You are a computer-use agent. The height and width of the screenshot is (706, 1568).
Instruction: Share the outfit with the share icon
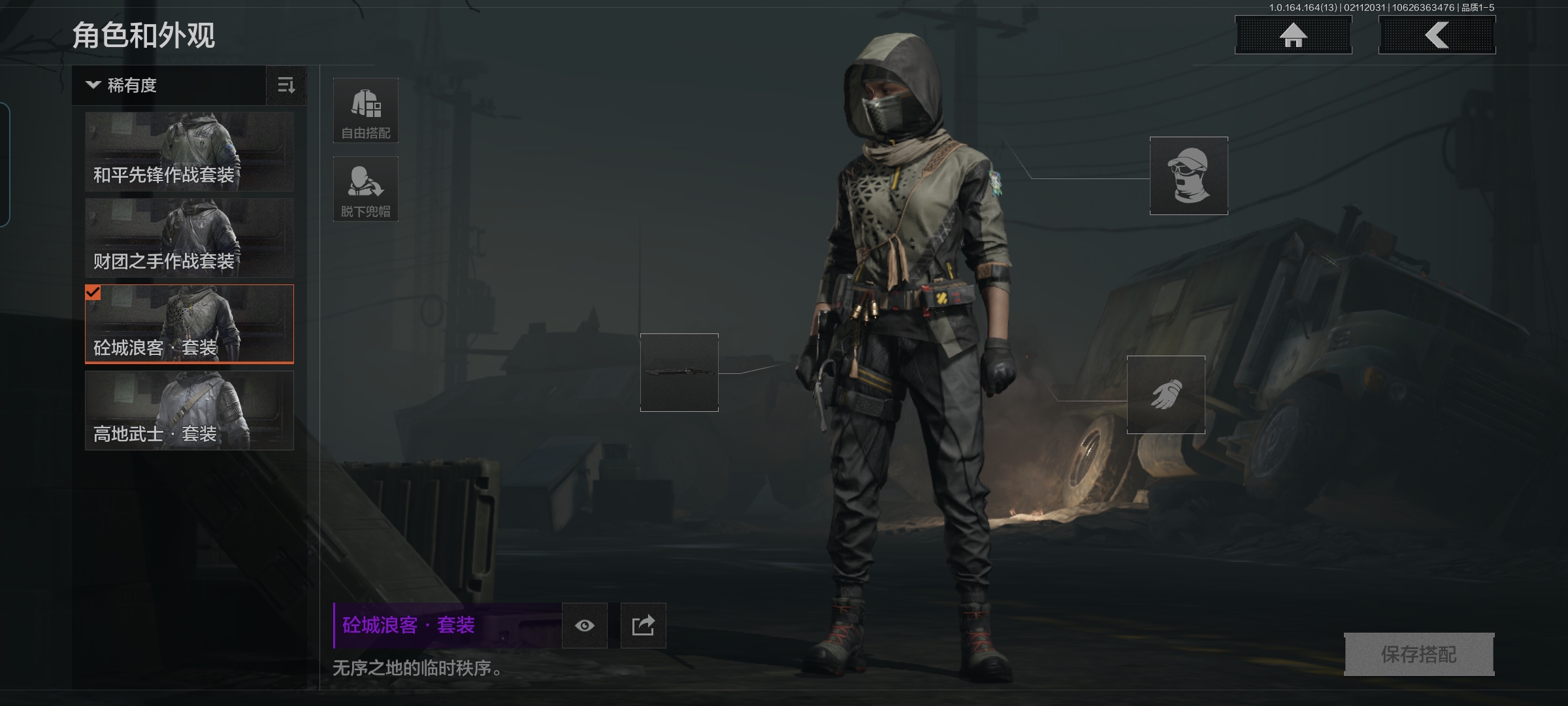pos(643,626)
